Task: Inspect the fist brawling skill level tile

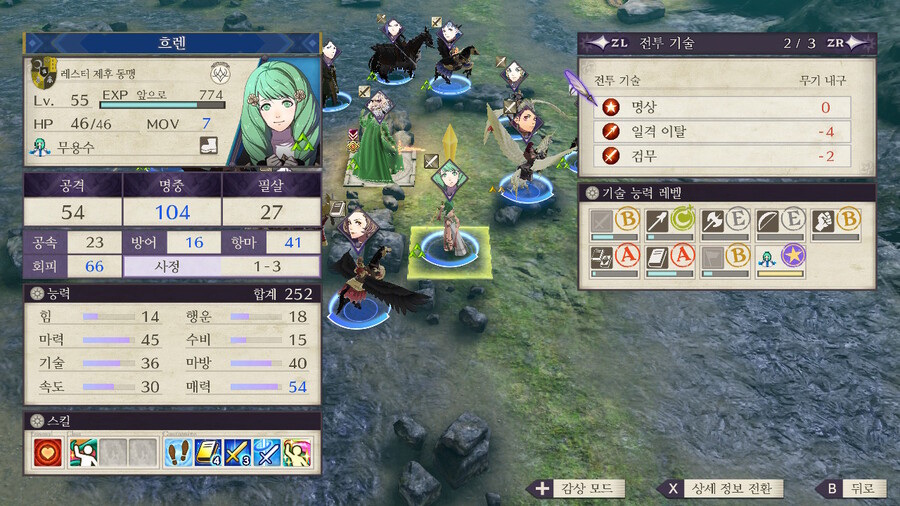Action: click(836, 223)
